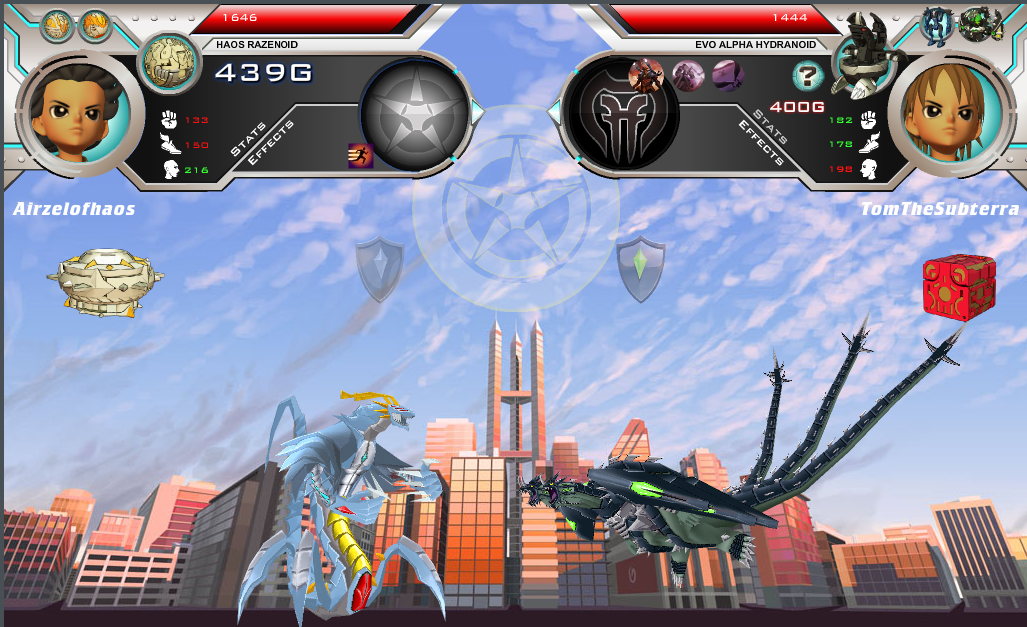
Task: Show the right player's Effects label
Action: coord(760,142)
